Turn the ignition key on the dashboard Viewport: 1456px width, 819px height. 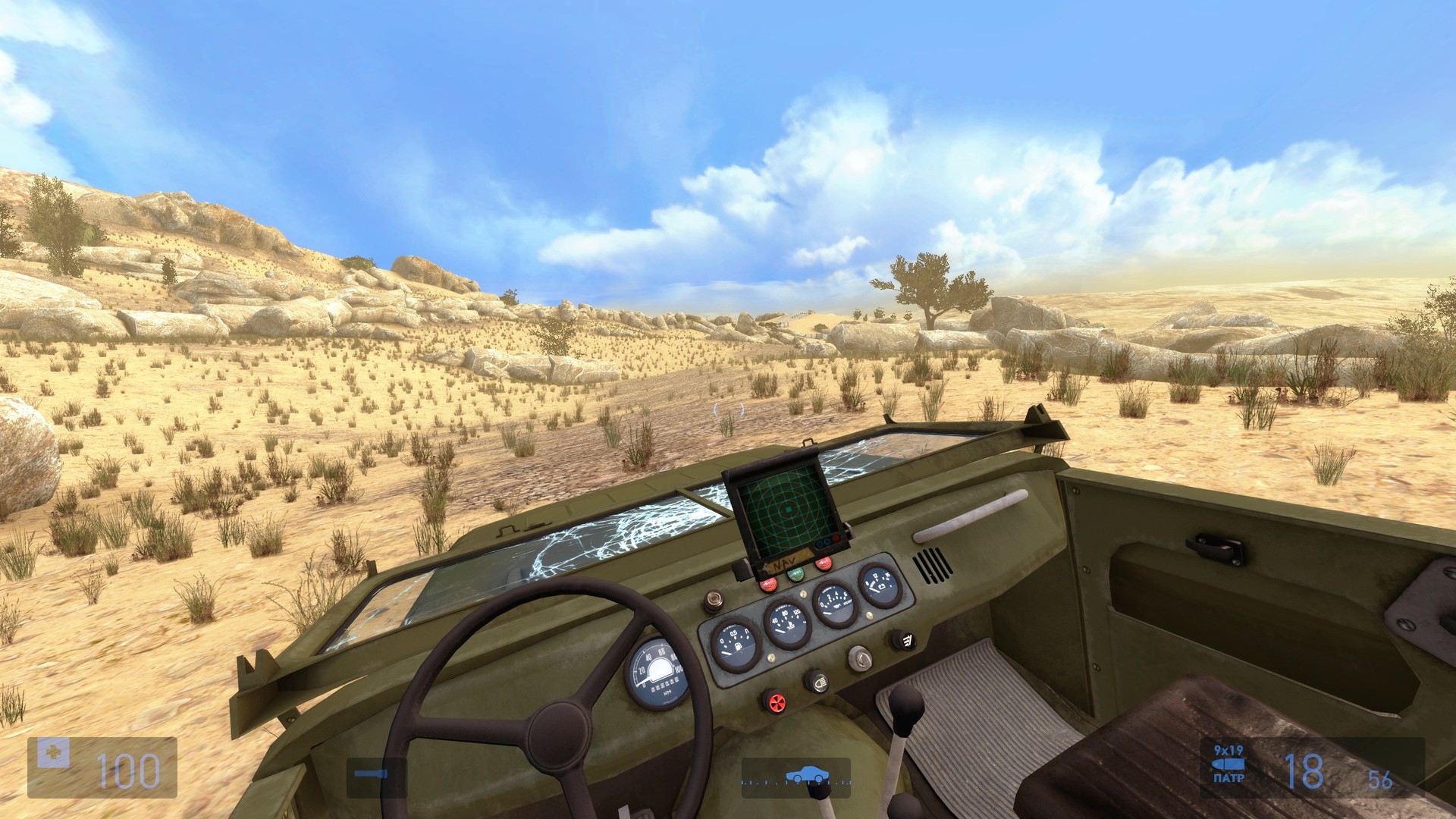(x=859, y=657)
